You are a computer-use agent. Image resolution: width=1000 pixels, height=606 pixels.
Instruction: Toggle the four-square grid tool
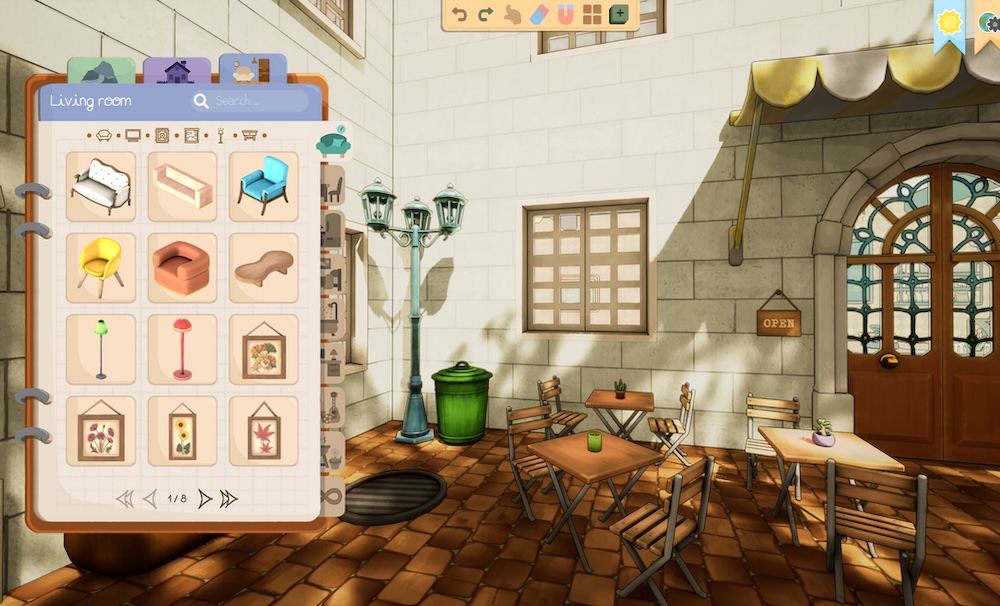593,14
